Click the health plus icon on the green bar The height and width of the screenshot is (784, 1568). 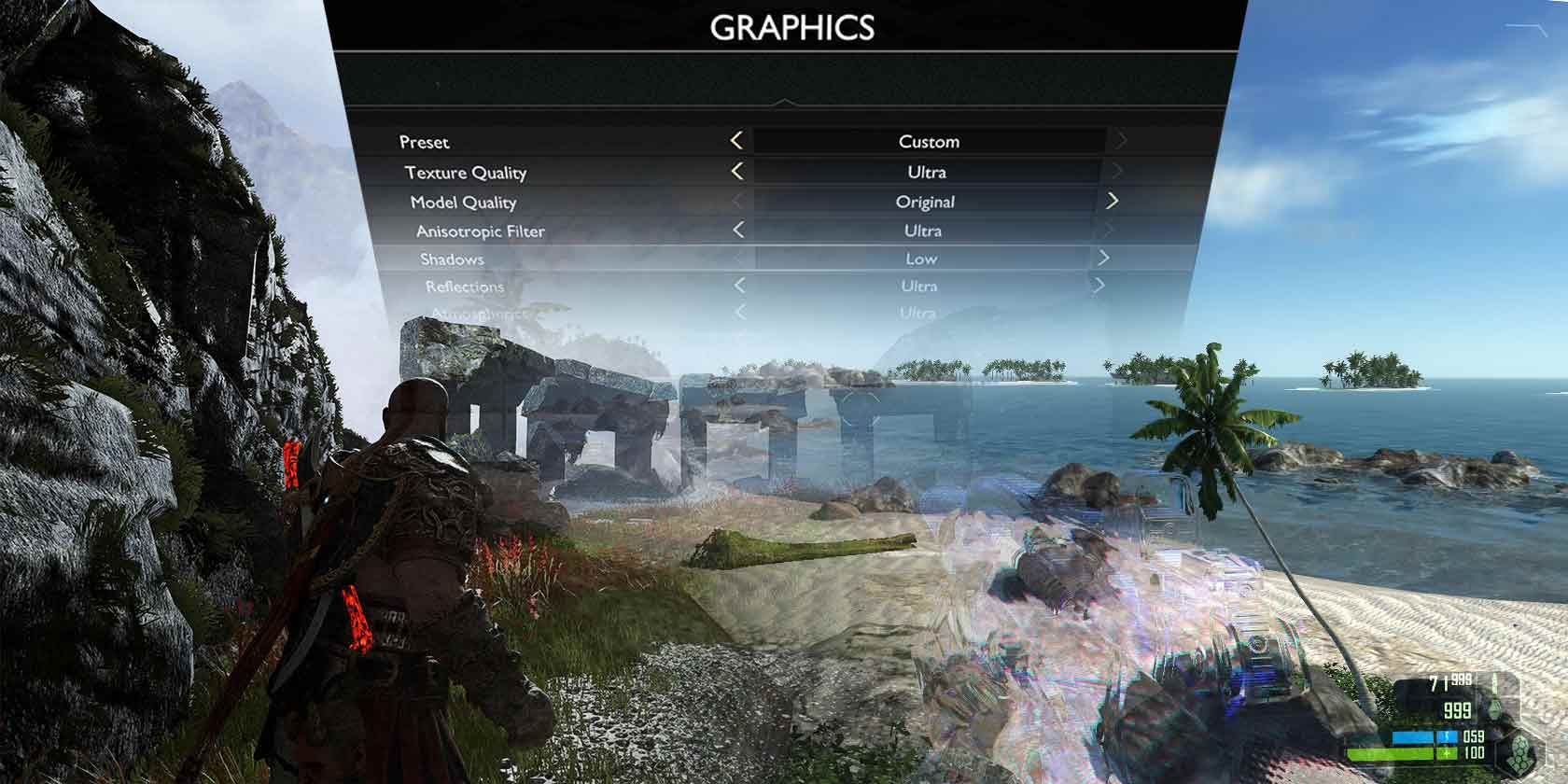click(x=1446, y=754)
